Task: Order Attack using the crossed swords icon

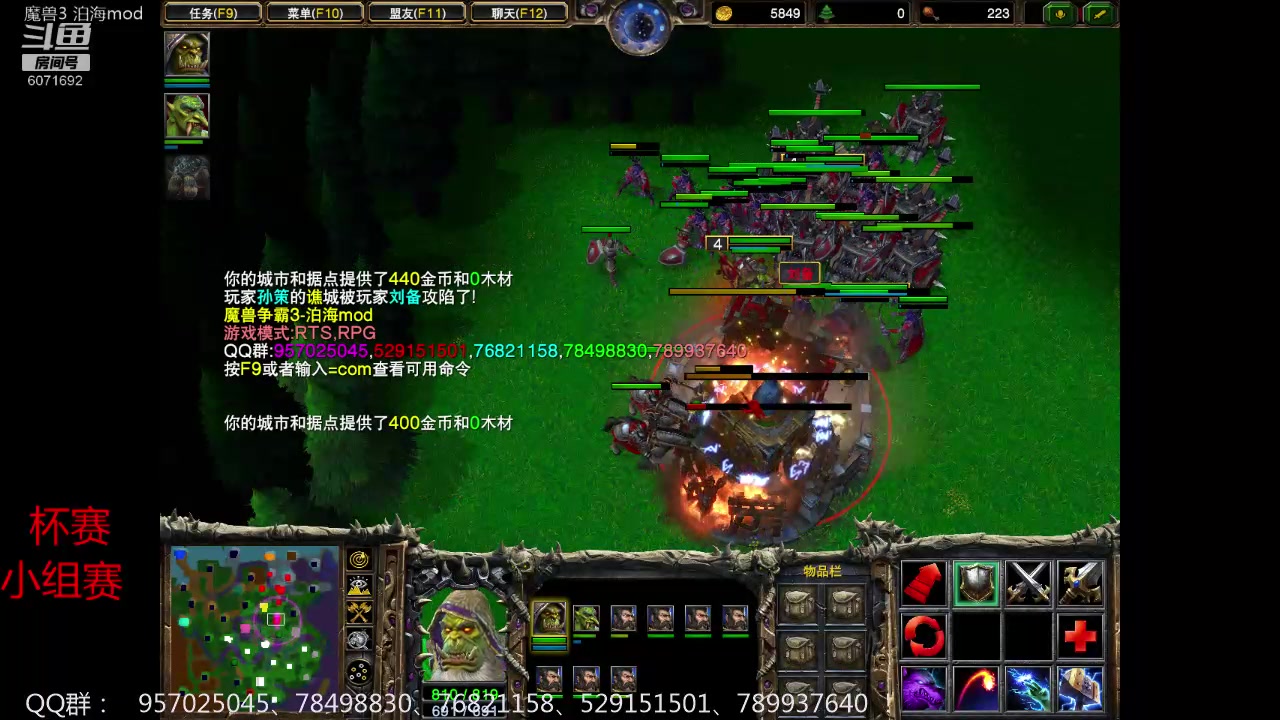Action: point(1030,583)
